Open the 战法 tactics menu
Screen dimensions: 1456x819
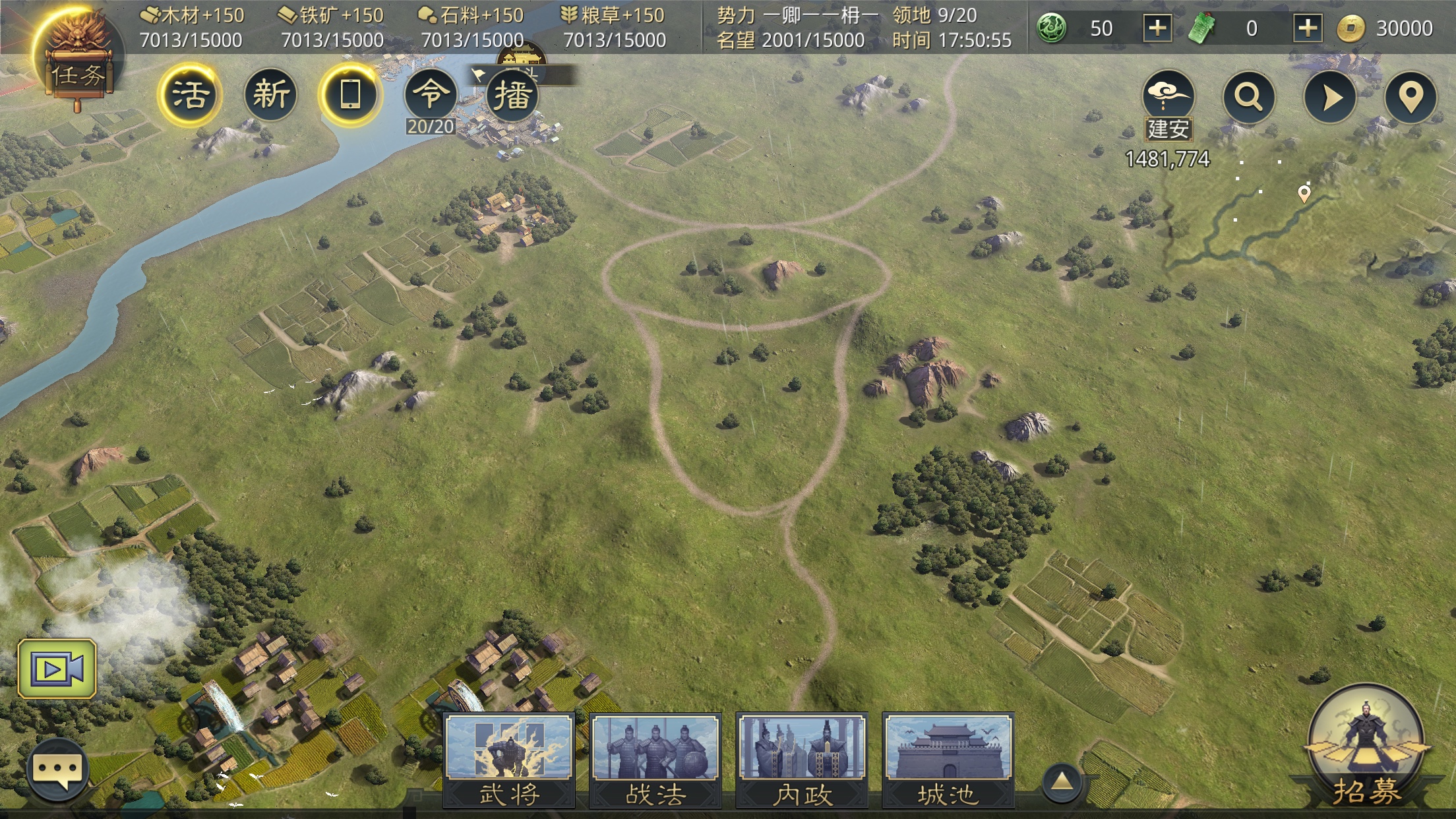point(655,760)
